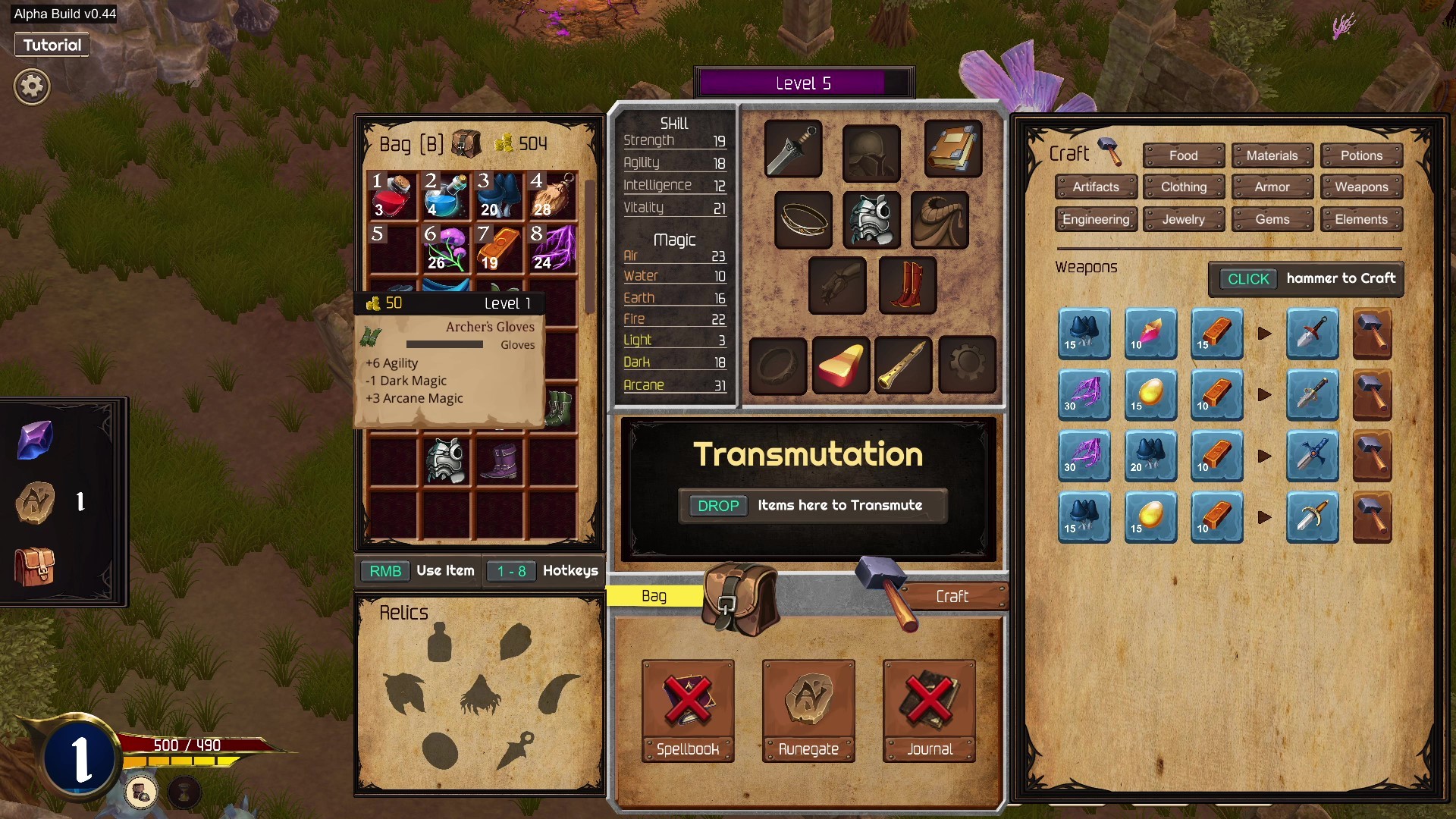Click the 500/490 health bar
This screenshot has height=819, width=1456.
[186, 745]
